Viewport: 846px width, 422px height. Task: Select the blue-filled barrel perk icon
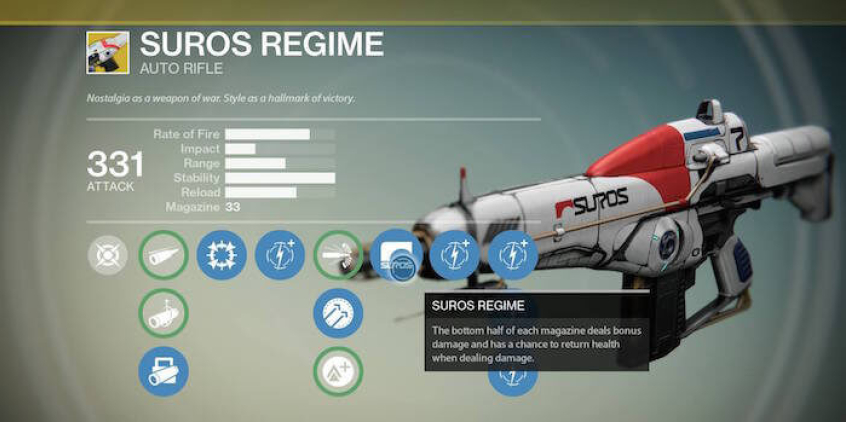tap(163, 371)
